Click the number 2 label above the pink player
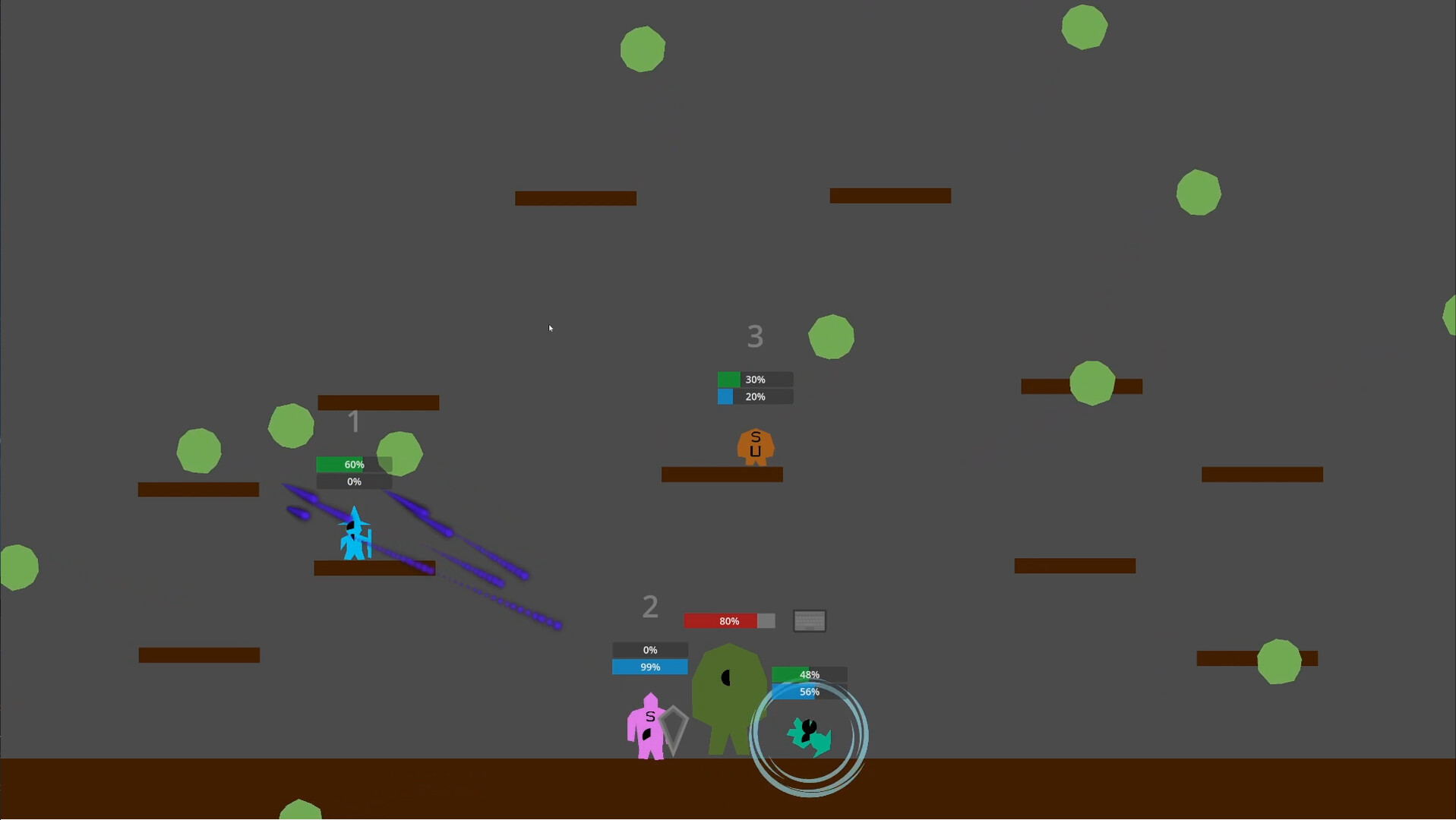The width and height of the screenshot is (1456, 820). coord(650,606)
